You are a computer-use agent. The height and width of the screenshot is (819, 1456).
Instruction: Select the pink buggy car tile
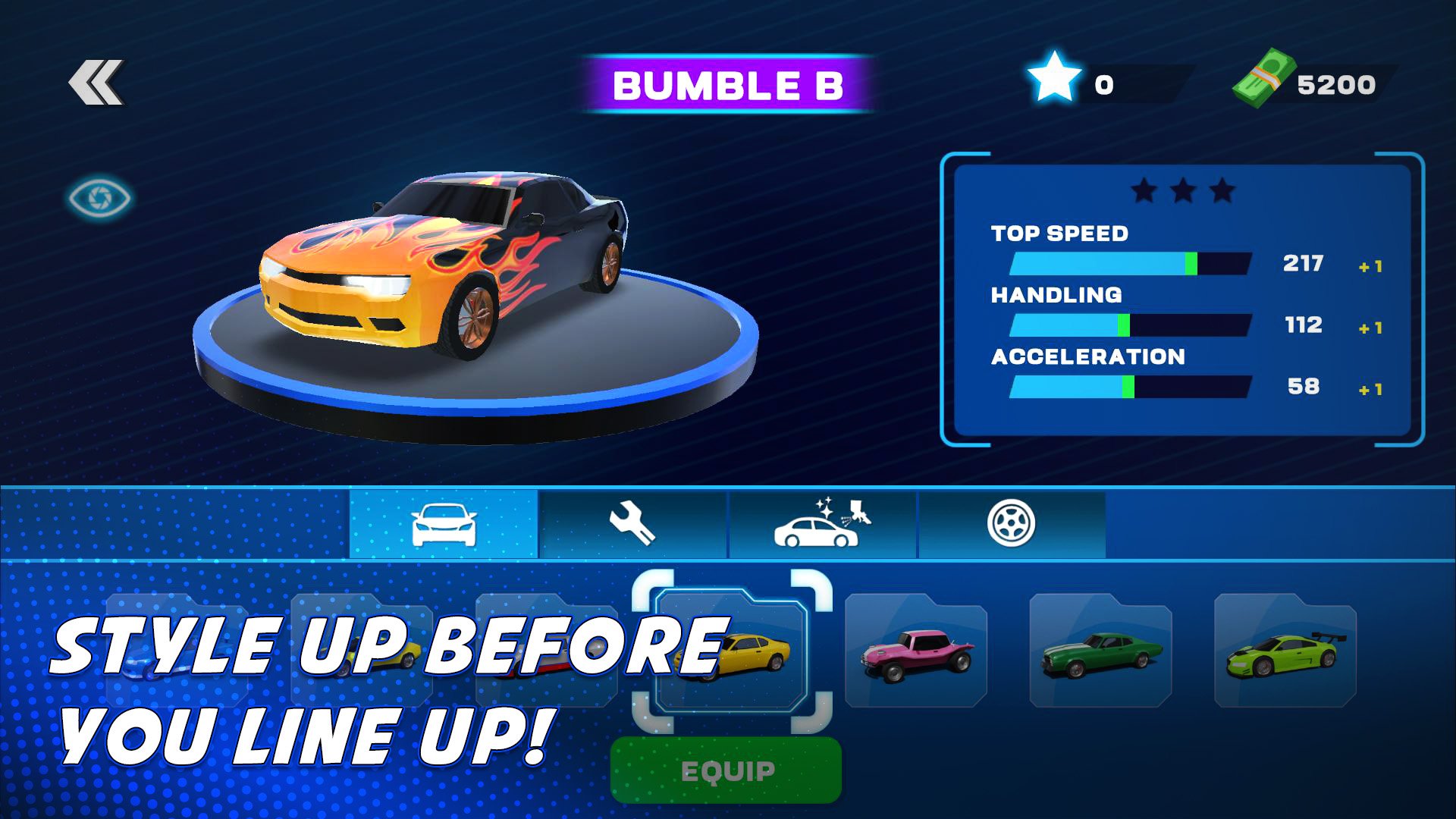tap(916, 652)
